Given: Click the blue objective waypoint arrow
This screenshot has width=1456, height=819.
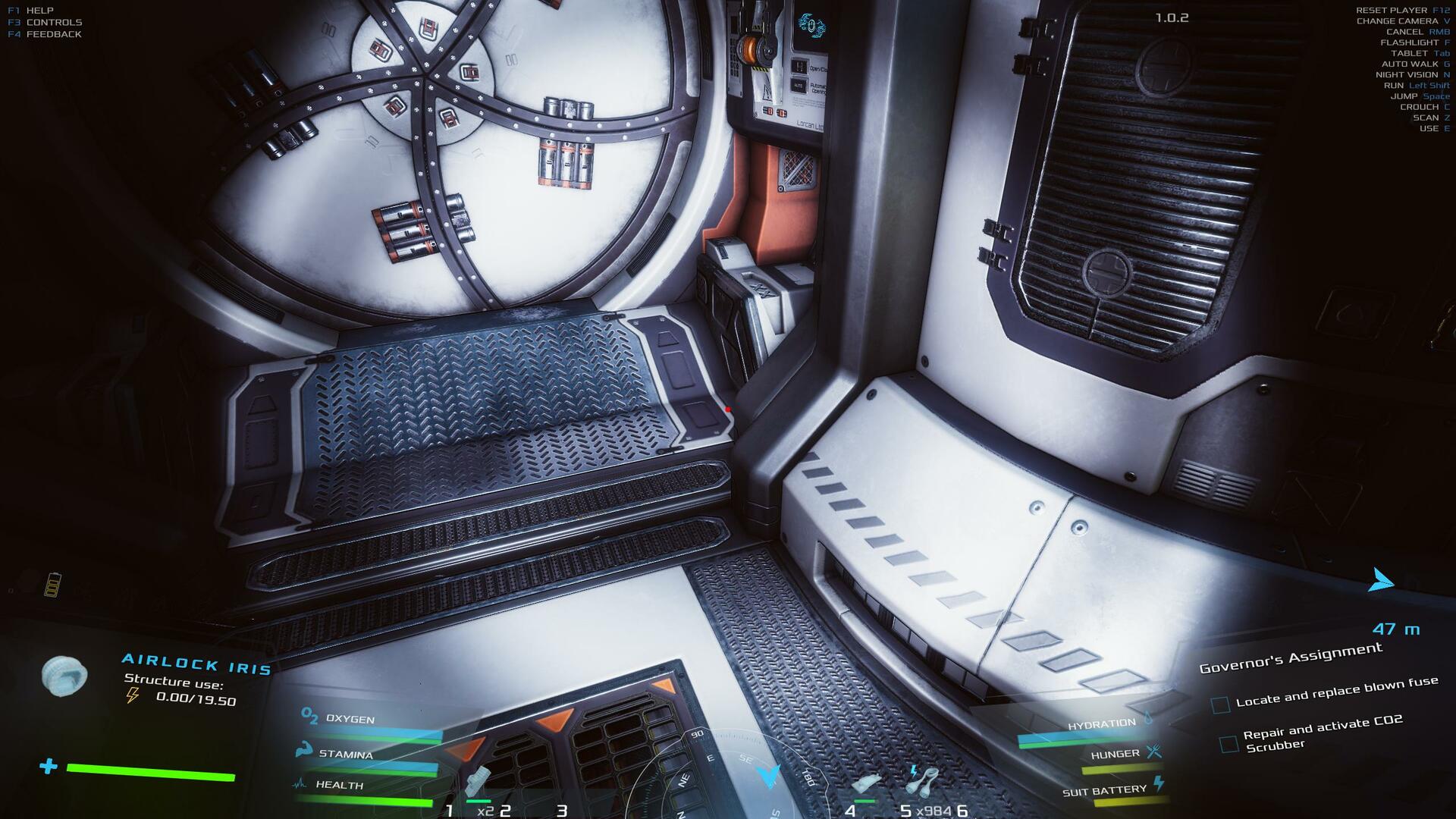Looking at the screenshot, I should click(x=1381, y=582).
